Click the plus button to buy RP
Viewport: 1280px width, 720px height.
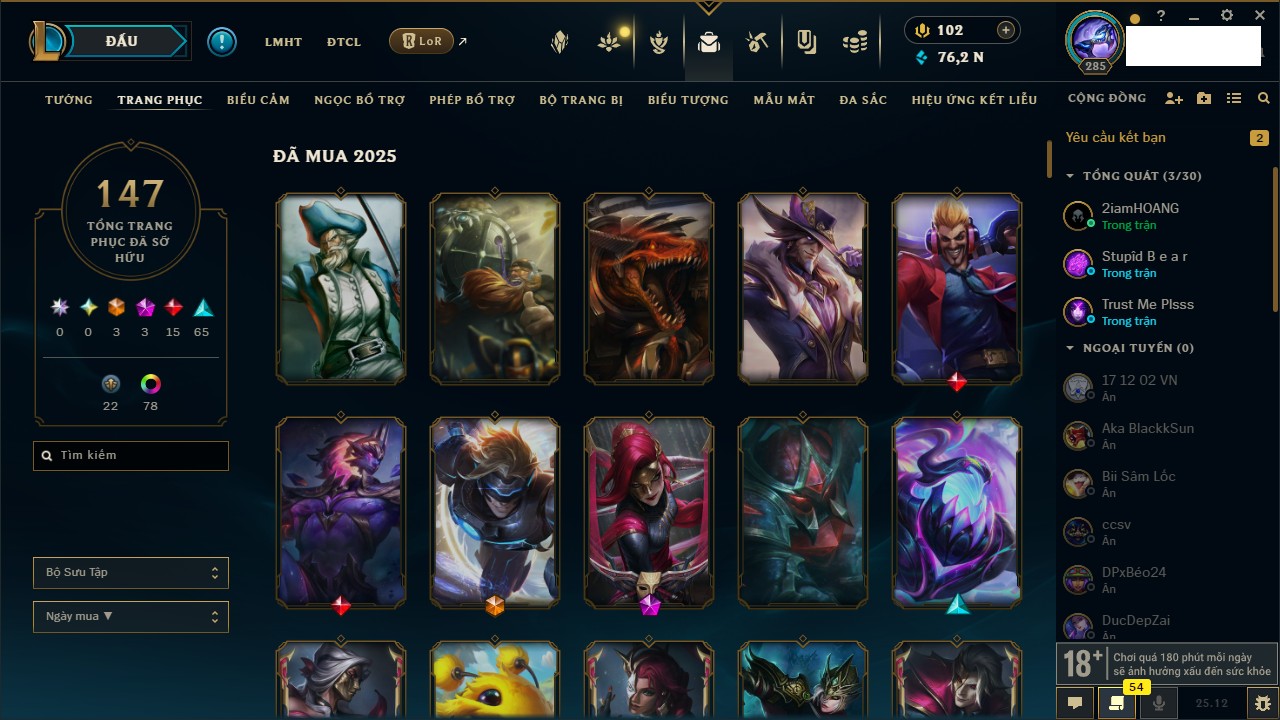[x=1005, y=31]
